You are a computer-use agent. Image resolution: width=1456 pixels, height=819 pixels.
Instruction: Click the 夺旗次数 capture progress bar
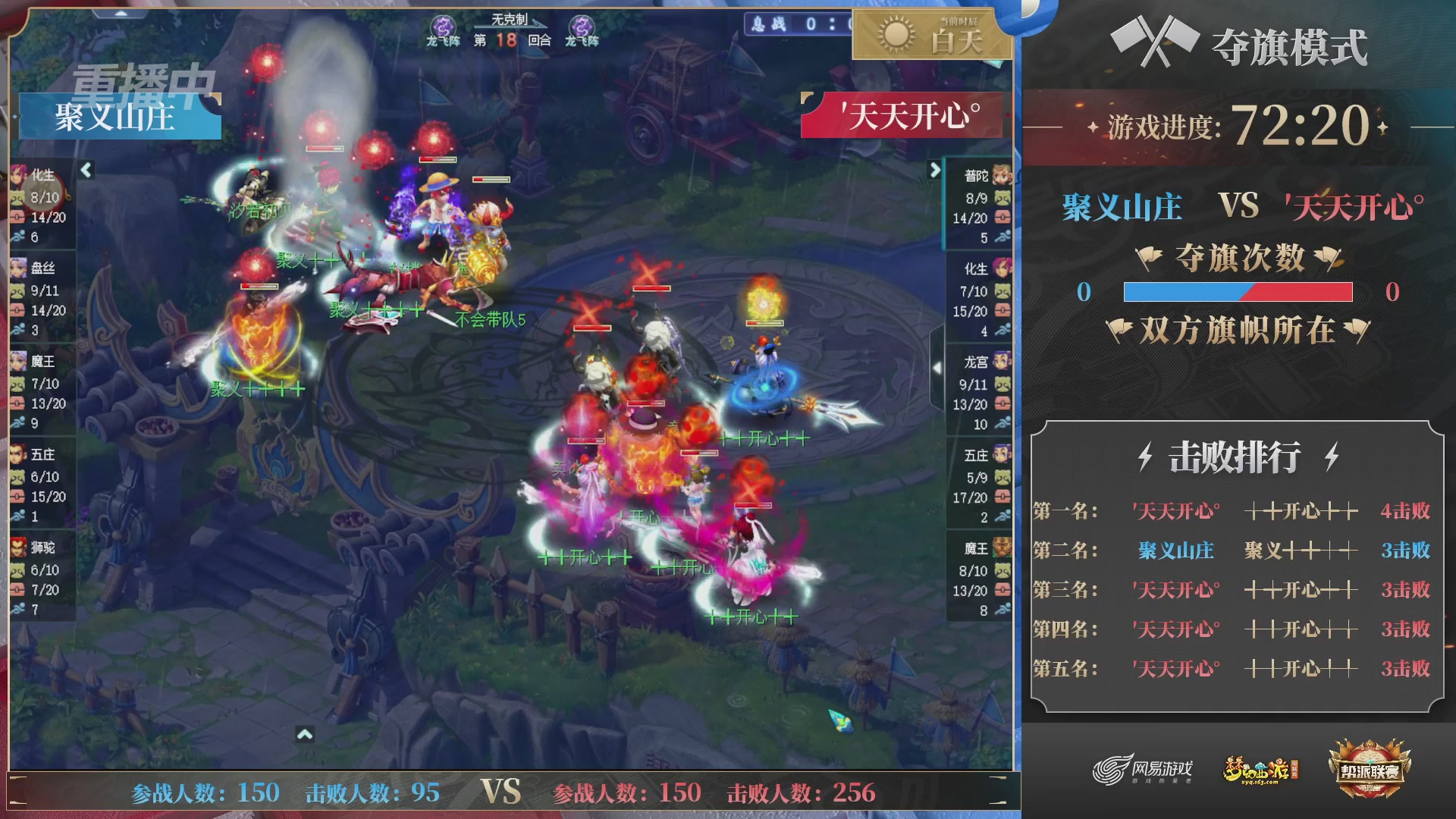(1238, 293)
